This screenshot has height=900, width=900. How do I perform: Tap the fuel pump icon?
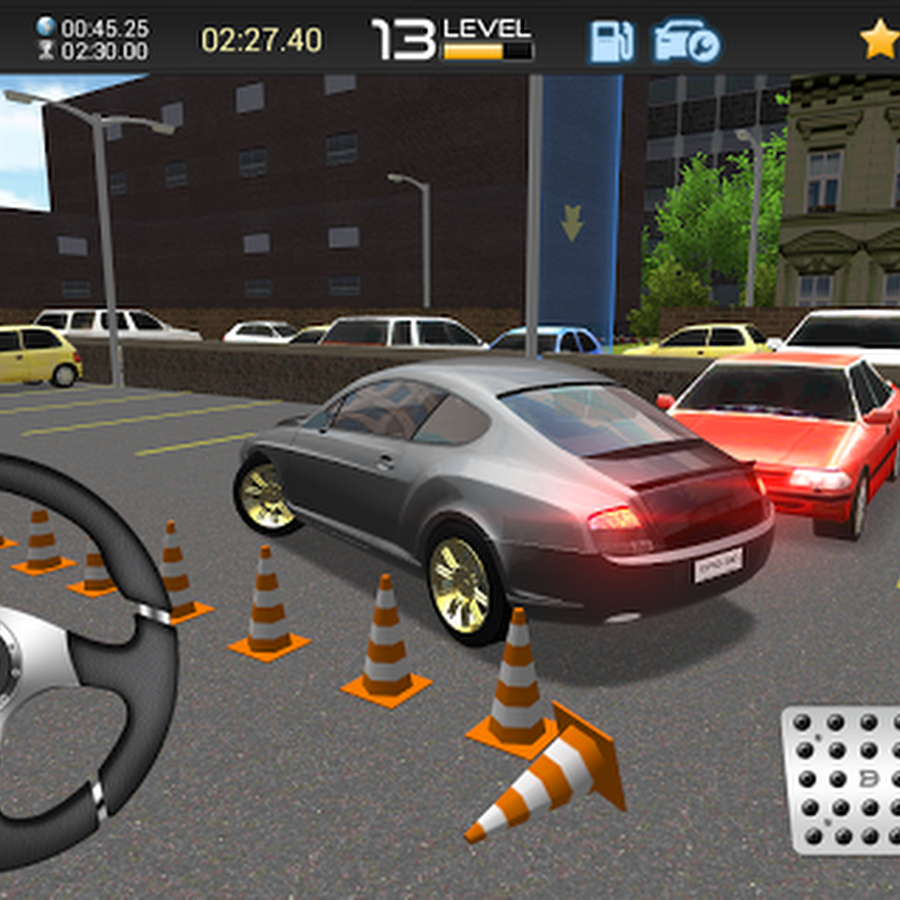(610, 42)
